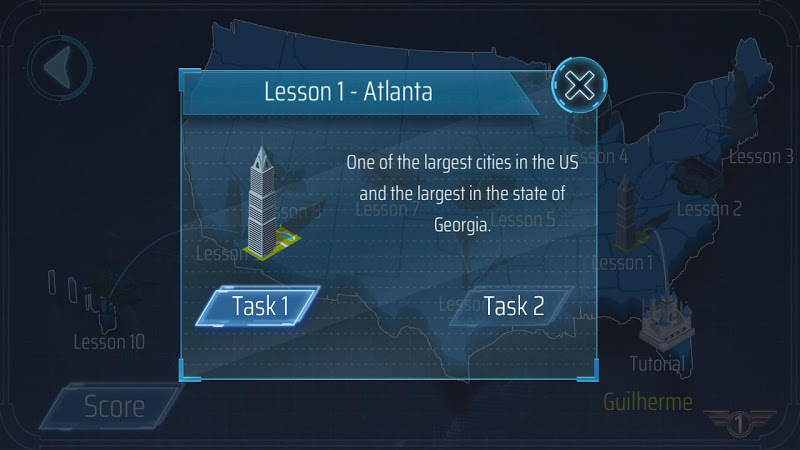Select the Lesson 2 map marker
Image resolution: width=800 pixels, height=450 pixels.
tap(709, 208)
